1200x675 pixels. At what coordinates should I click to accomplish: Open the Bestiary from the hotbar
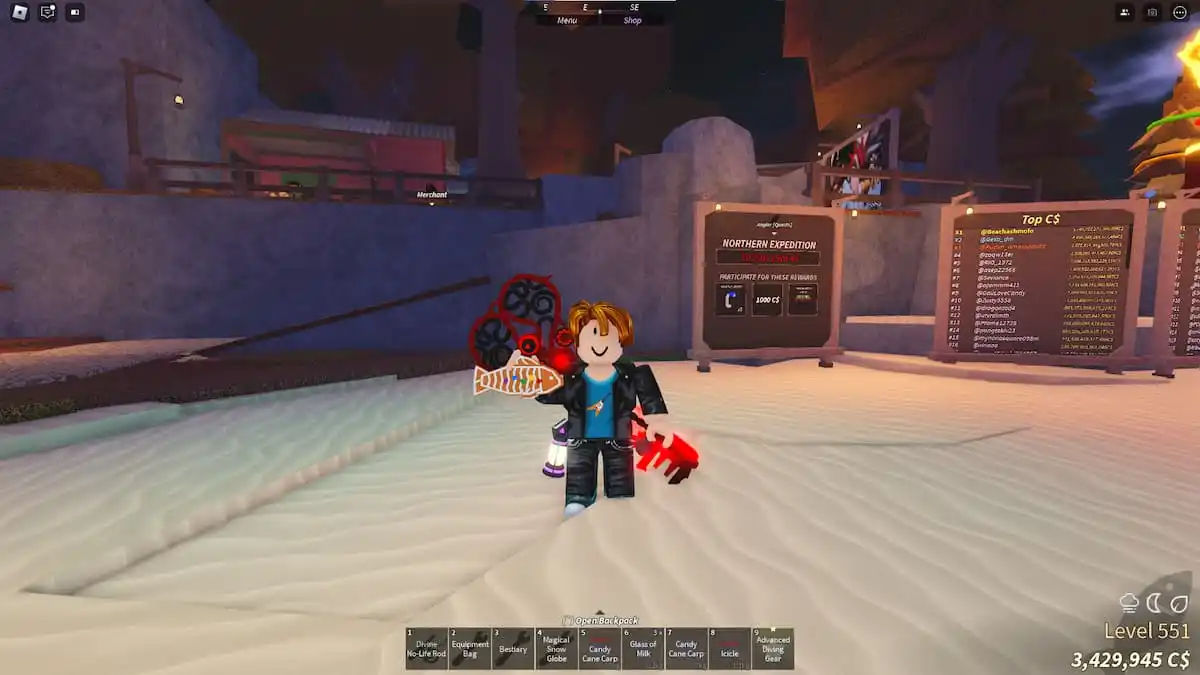point(512,648)
